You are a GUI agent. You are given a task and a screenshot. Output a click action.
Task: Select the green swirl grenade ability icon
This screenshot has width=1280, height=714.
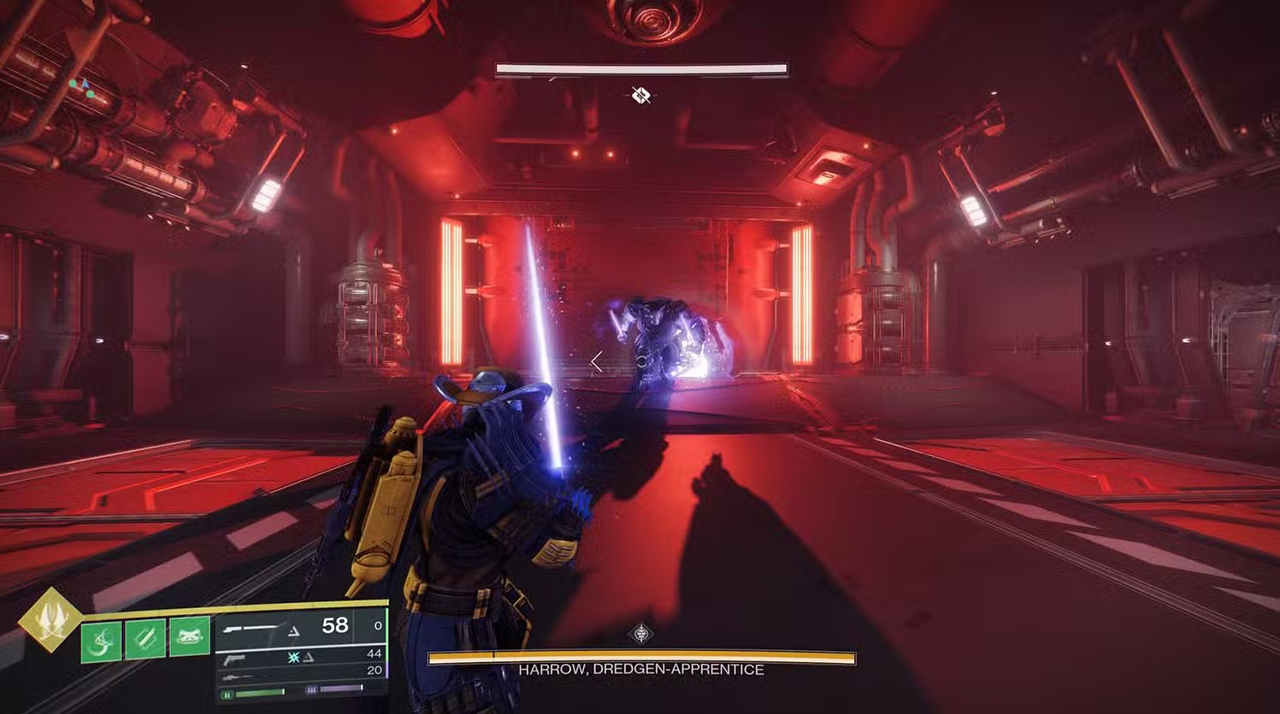[x=101, y=640]
